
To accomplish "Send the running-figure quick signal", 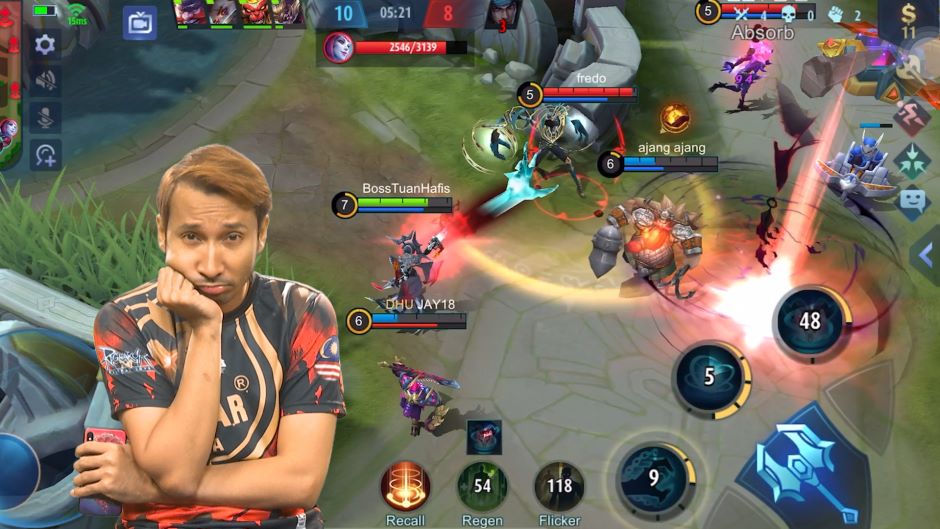I will tap(910, 117).
